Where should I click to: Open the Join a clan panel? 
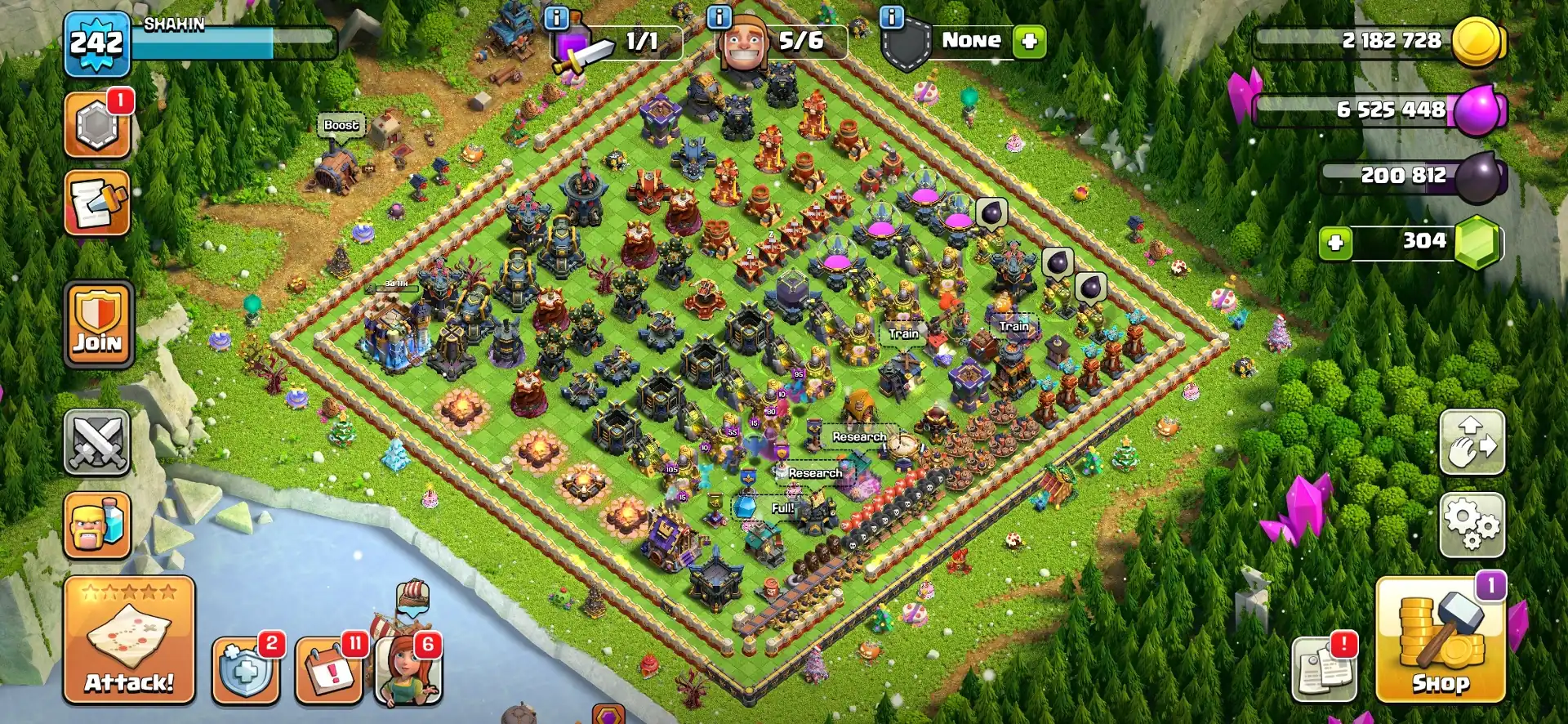(x=97, y=324)
